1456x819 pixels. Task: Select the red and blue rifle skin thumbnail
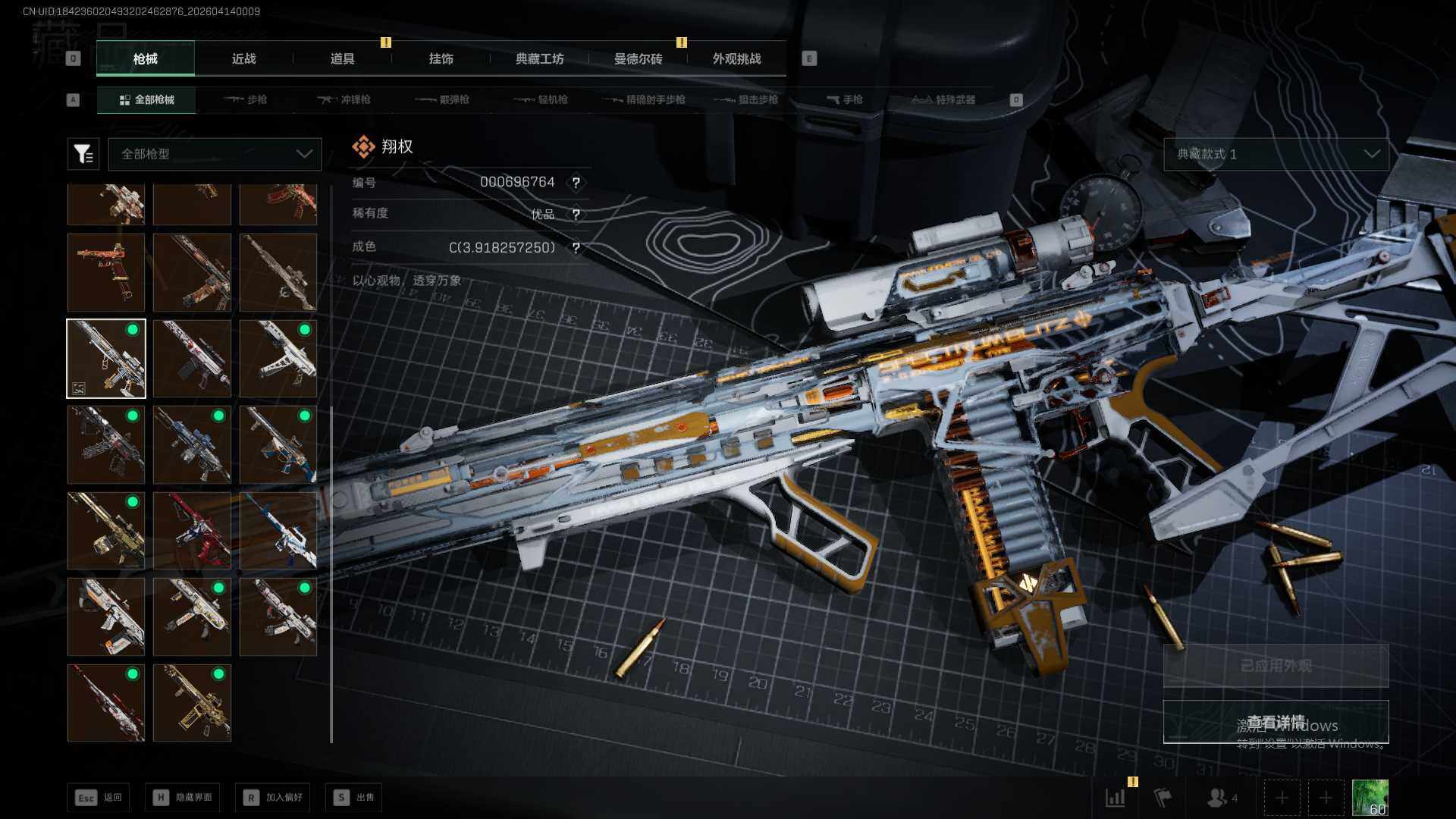[192, 530]
